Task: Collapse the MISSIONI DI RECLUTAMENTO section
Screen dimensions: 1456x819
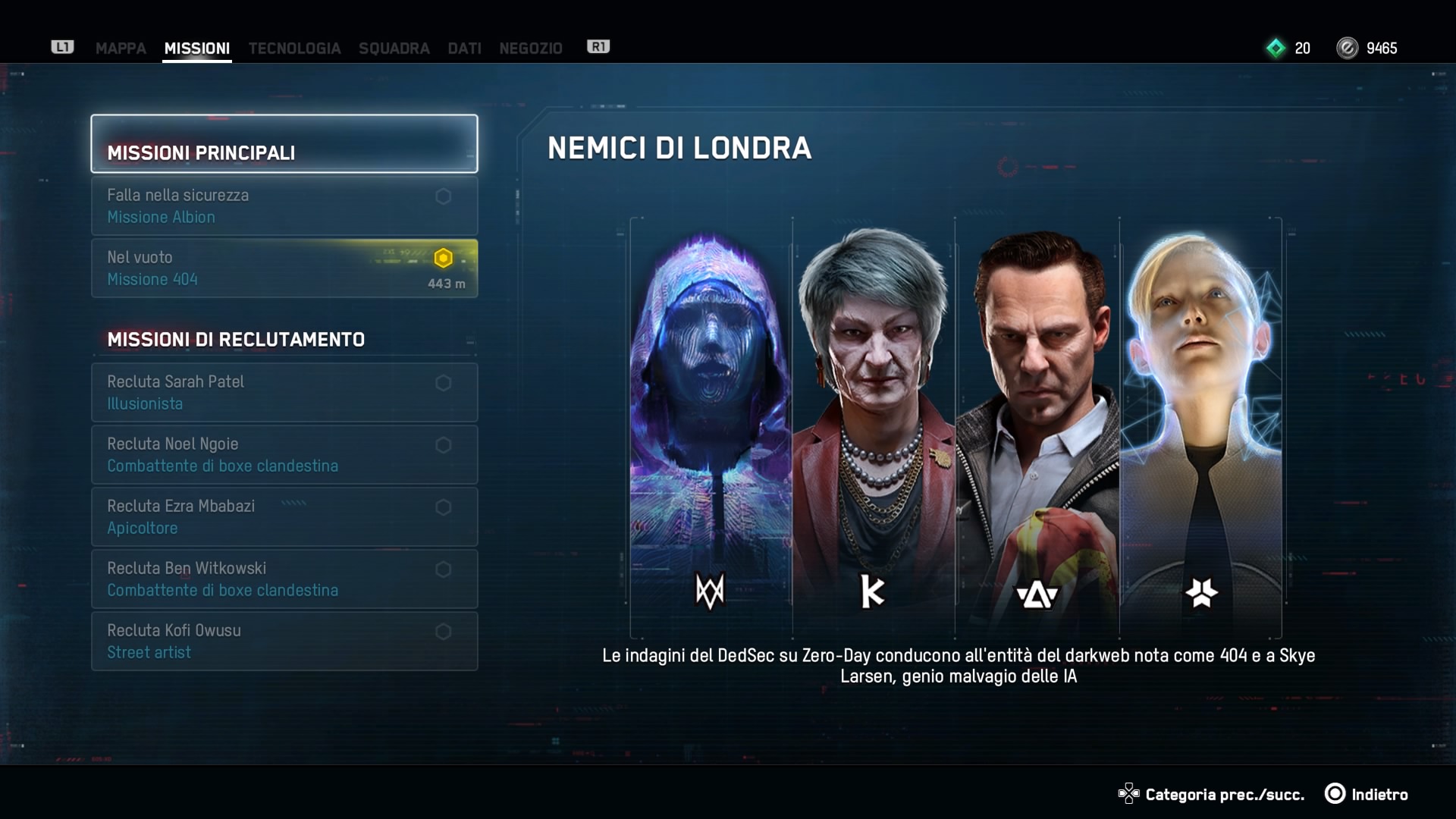Action: (x=237, y=339)
